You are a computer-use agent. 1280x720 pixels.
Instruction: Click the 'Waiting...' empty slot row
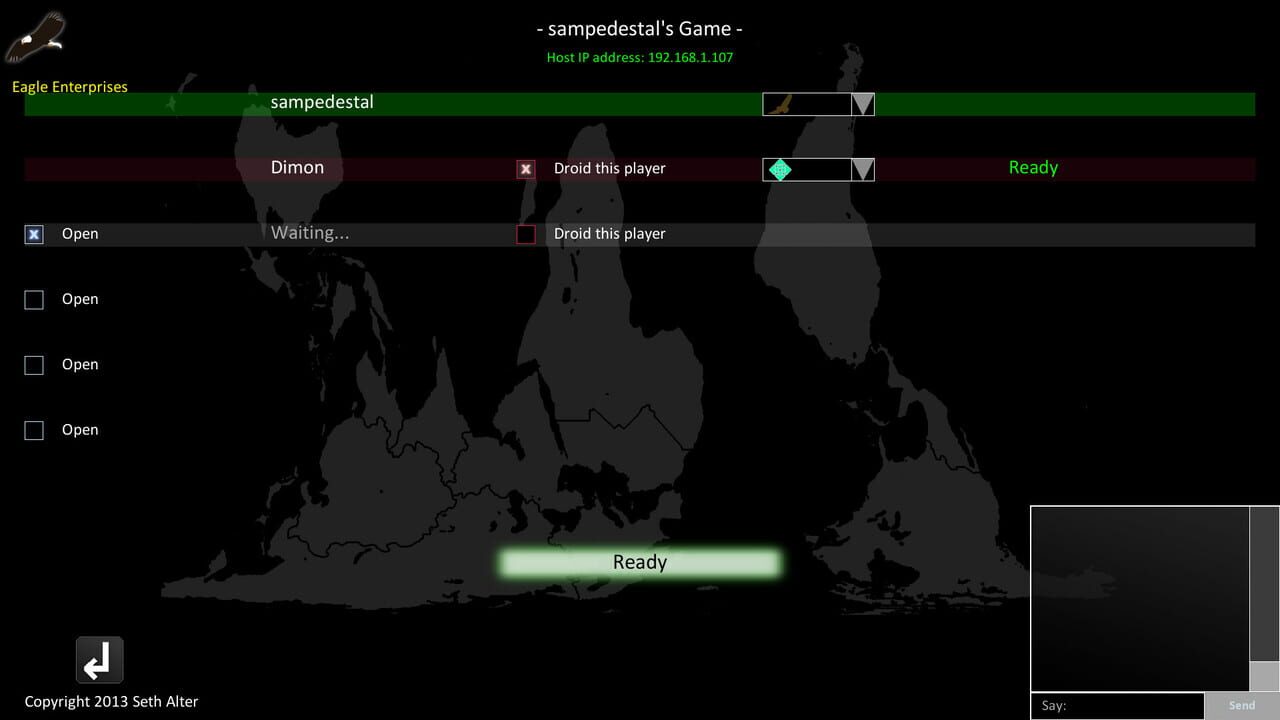click(310, 232)
